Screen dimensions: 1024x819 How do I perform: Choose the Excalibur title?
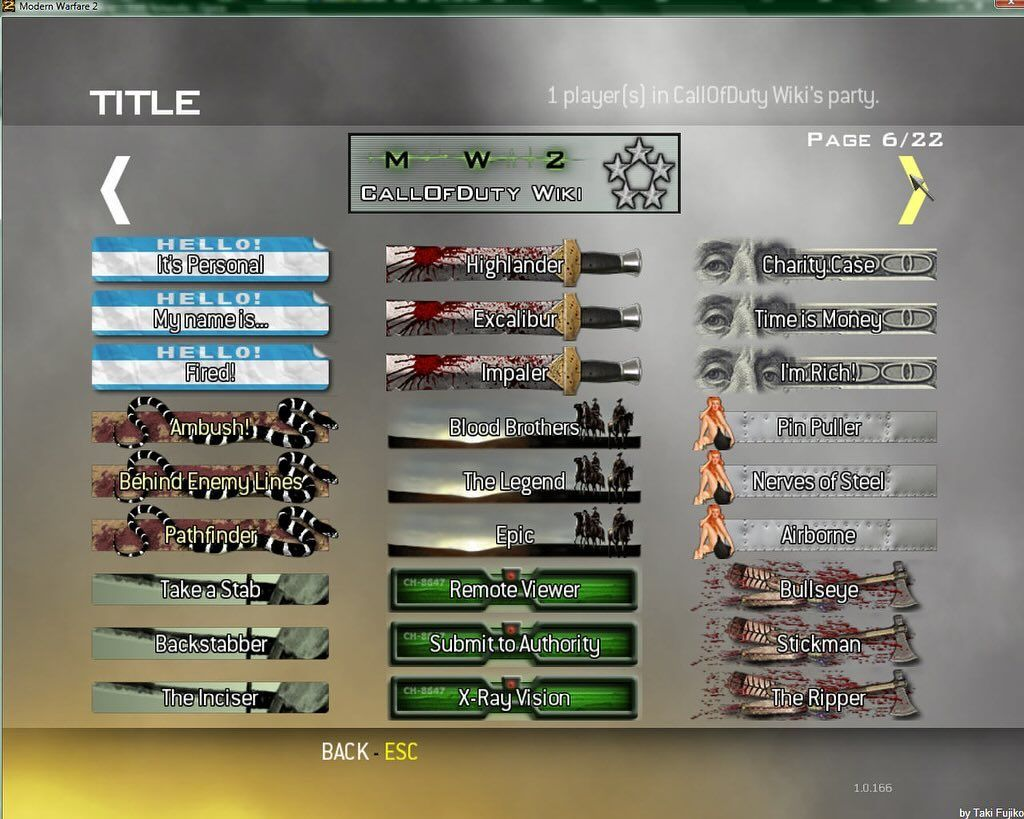click(514, 318)
